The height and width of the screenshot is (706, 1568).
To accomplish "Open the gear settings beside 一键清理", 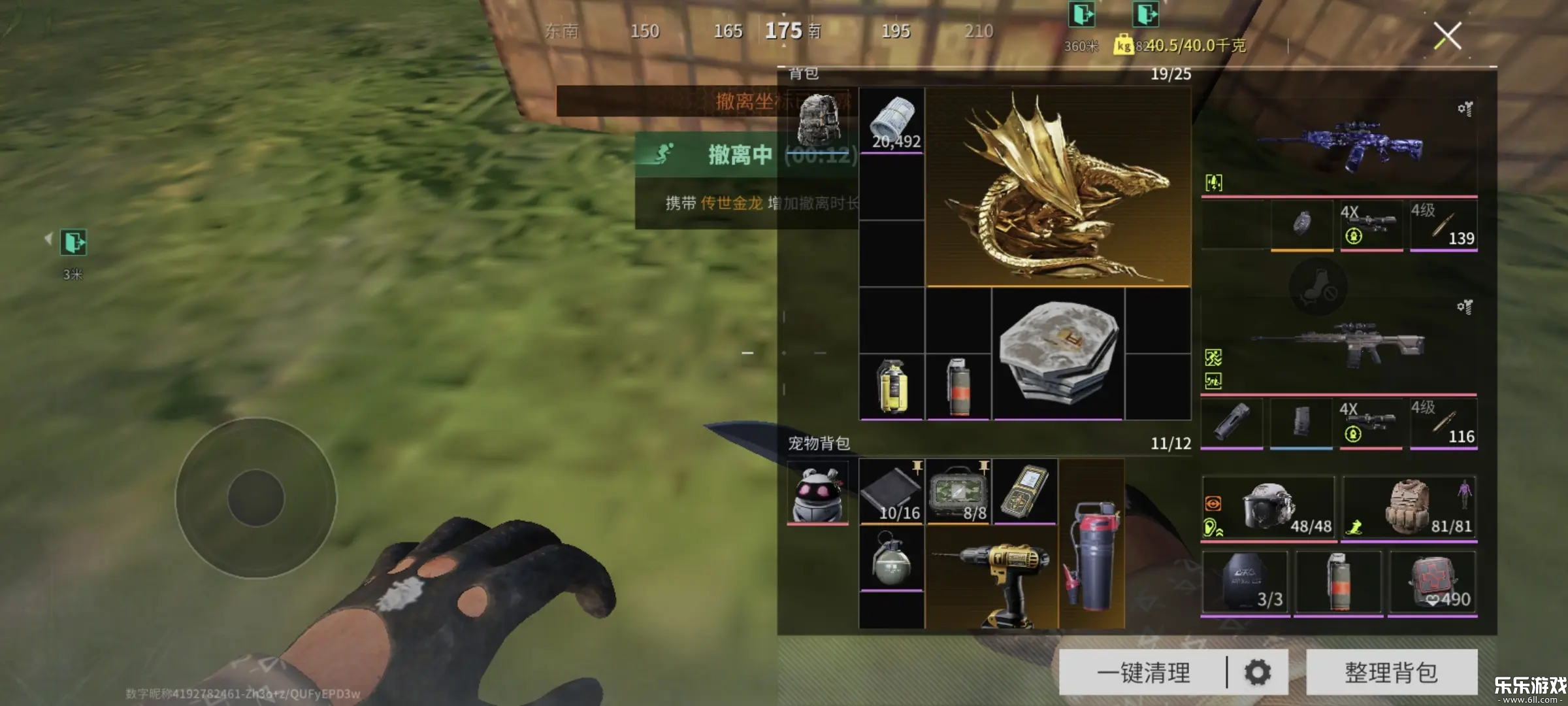I will pyautogui.click(x=1258, y=672).
